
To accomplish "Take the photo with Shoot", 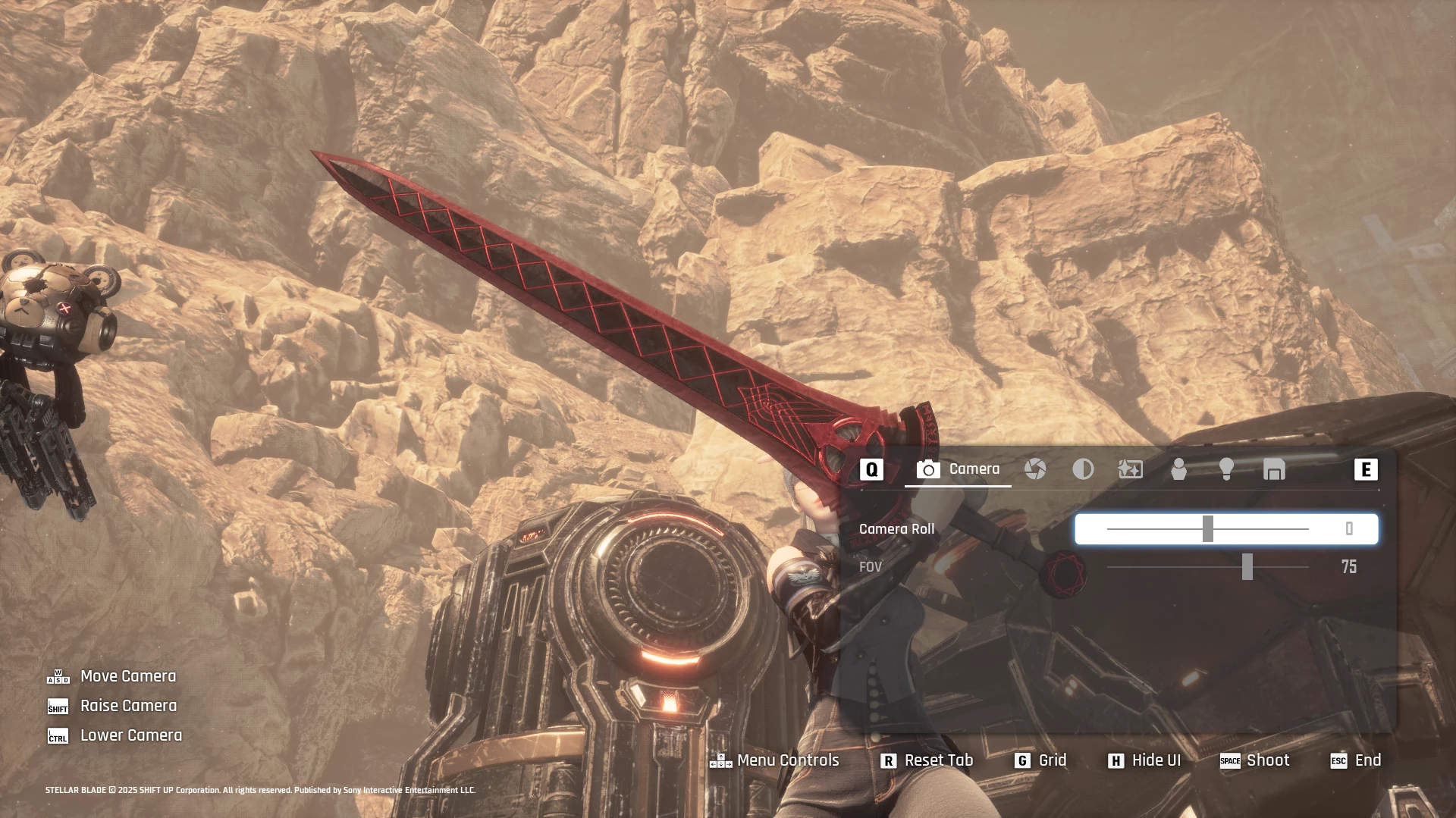I will (x=1255, y=760).
